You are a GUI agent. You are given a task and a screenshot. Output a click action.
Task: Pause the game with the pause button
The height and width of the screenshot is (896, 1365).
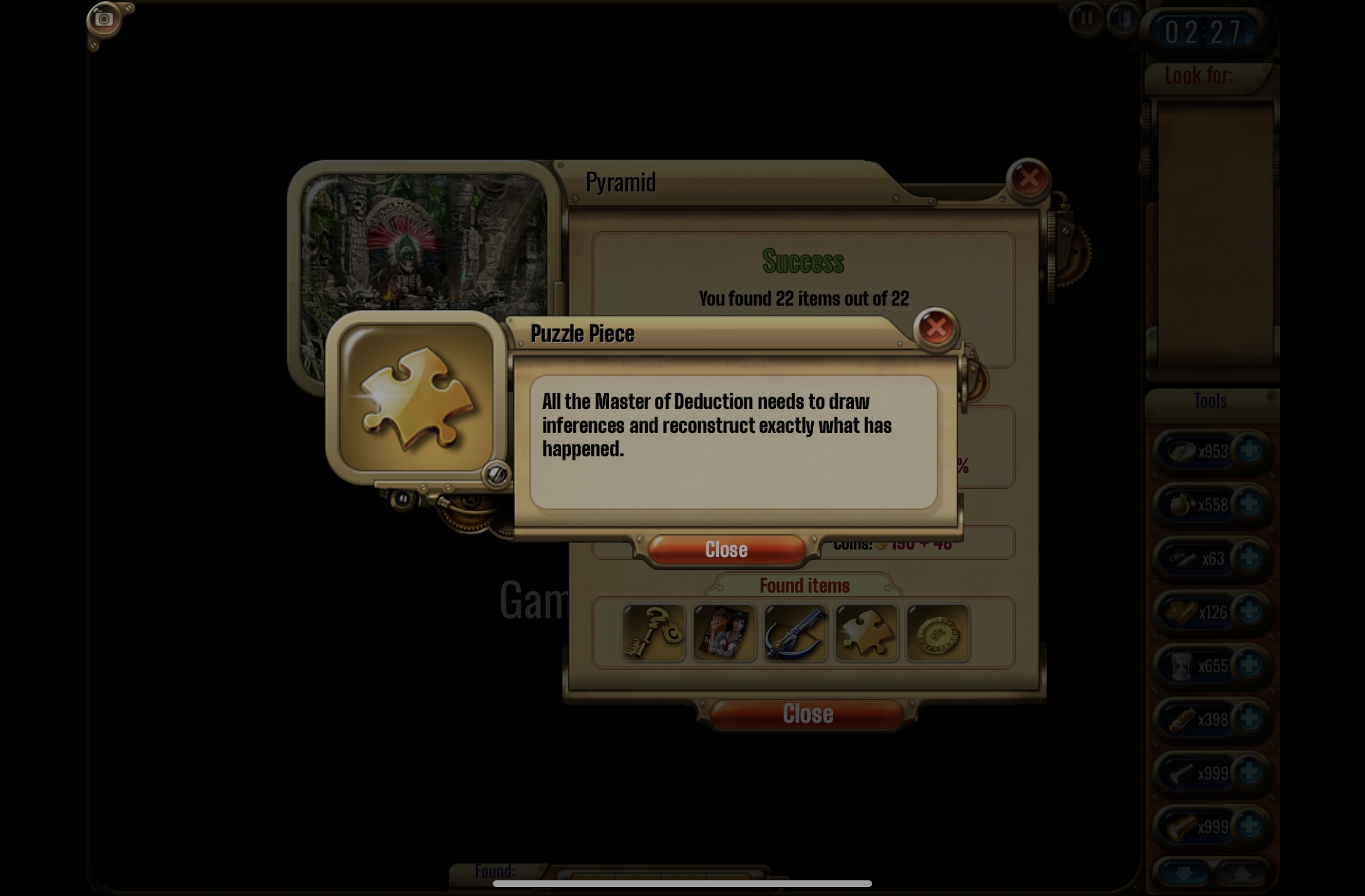1086,19
